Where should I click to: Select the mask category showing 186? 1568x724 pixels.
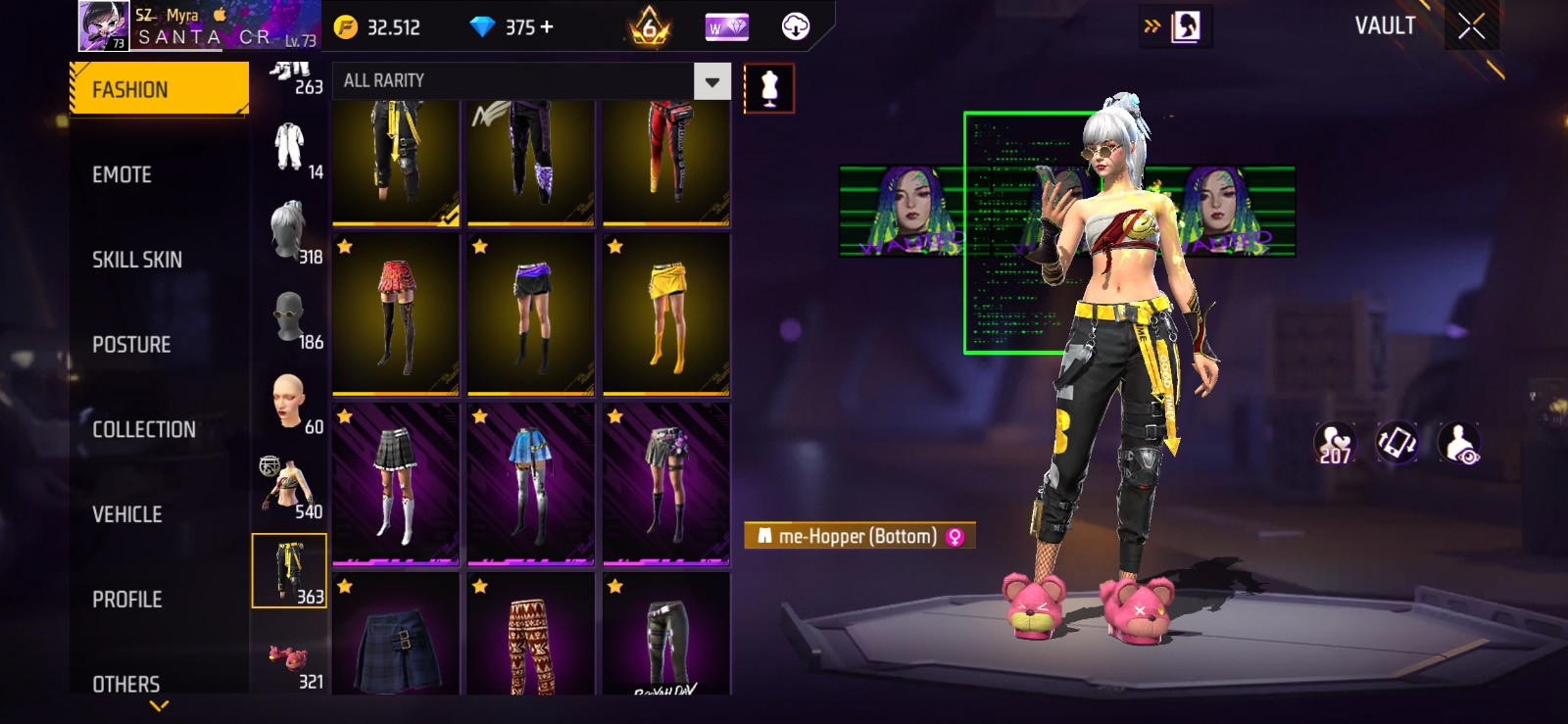tap(290, 318)
